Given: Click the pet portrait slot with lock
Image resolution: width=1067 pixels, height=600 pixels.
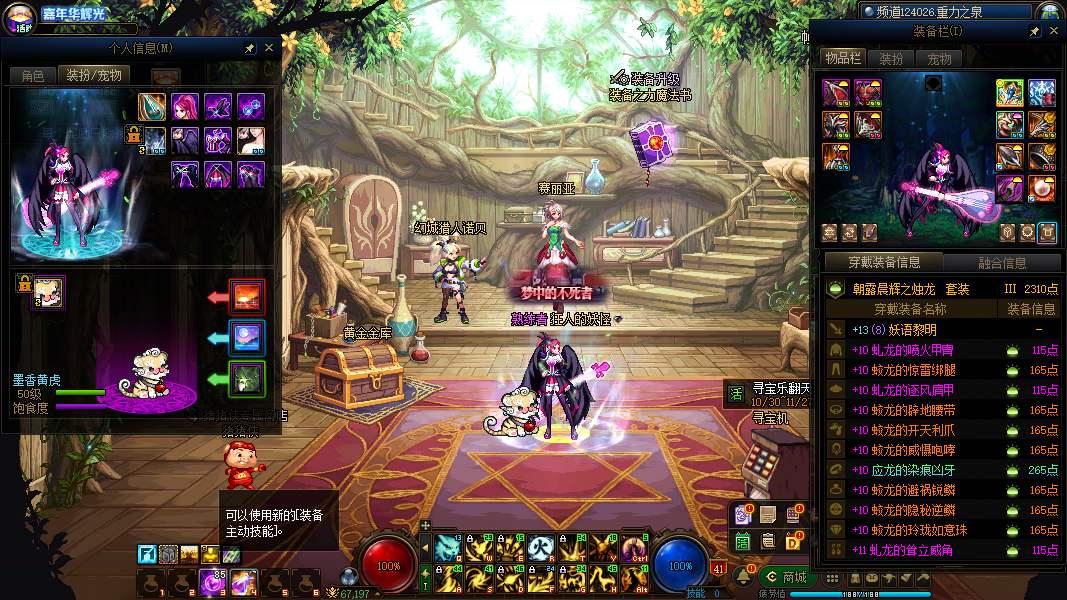Looking at the screenshot, I should pos(46,292).
